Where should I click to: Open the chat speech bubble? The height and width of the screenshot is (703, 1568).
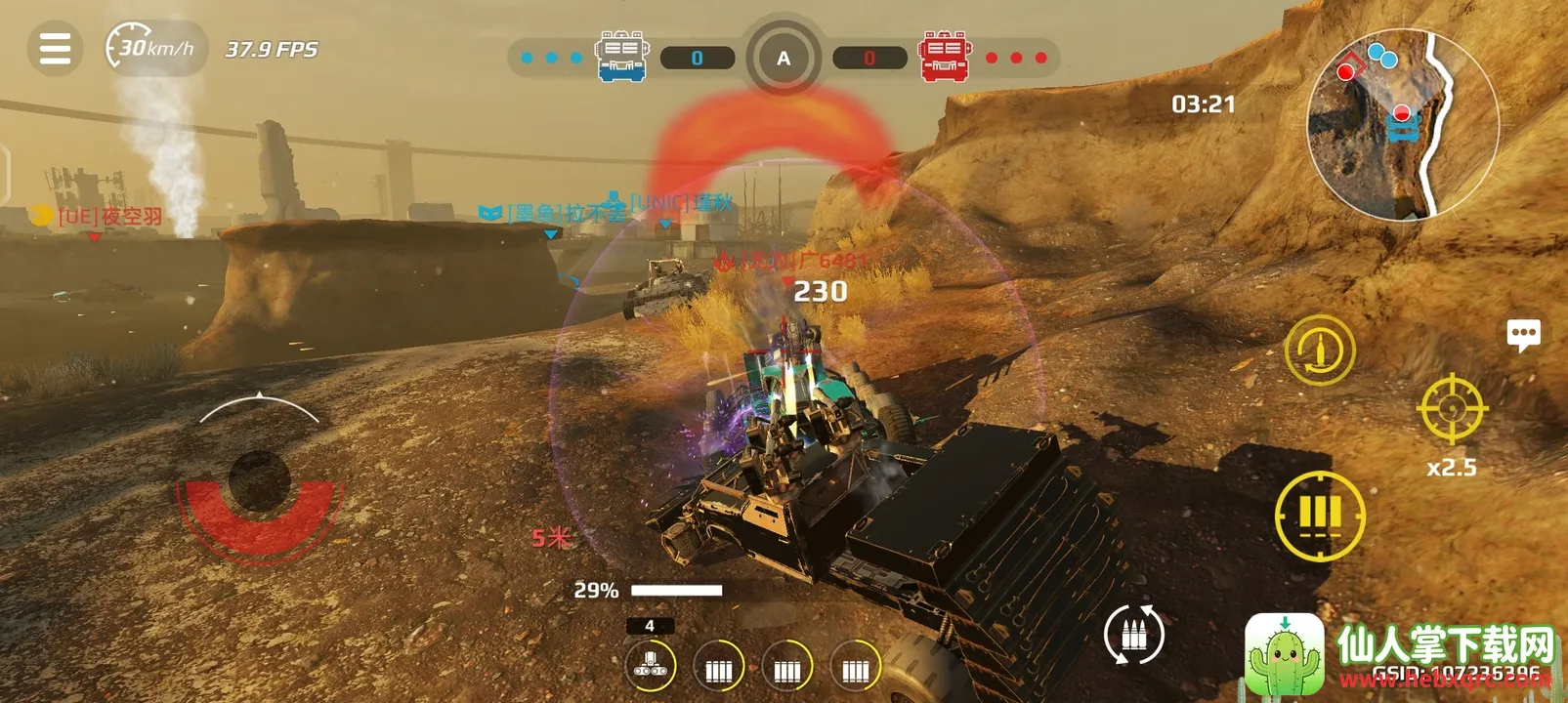tap(1523, 335)
